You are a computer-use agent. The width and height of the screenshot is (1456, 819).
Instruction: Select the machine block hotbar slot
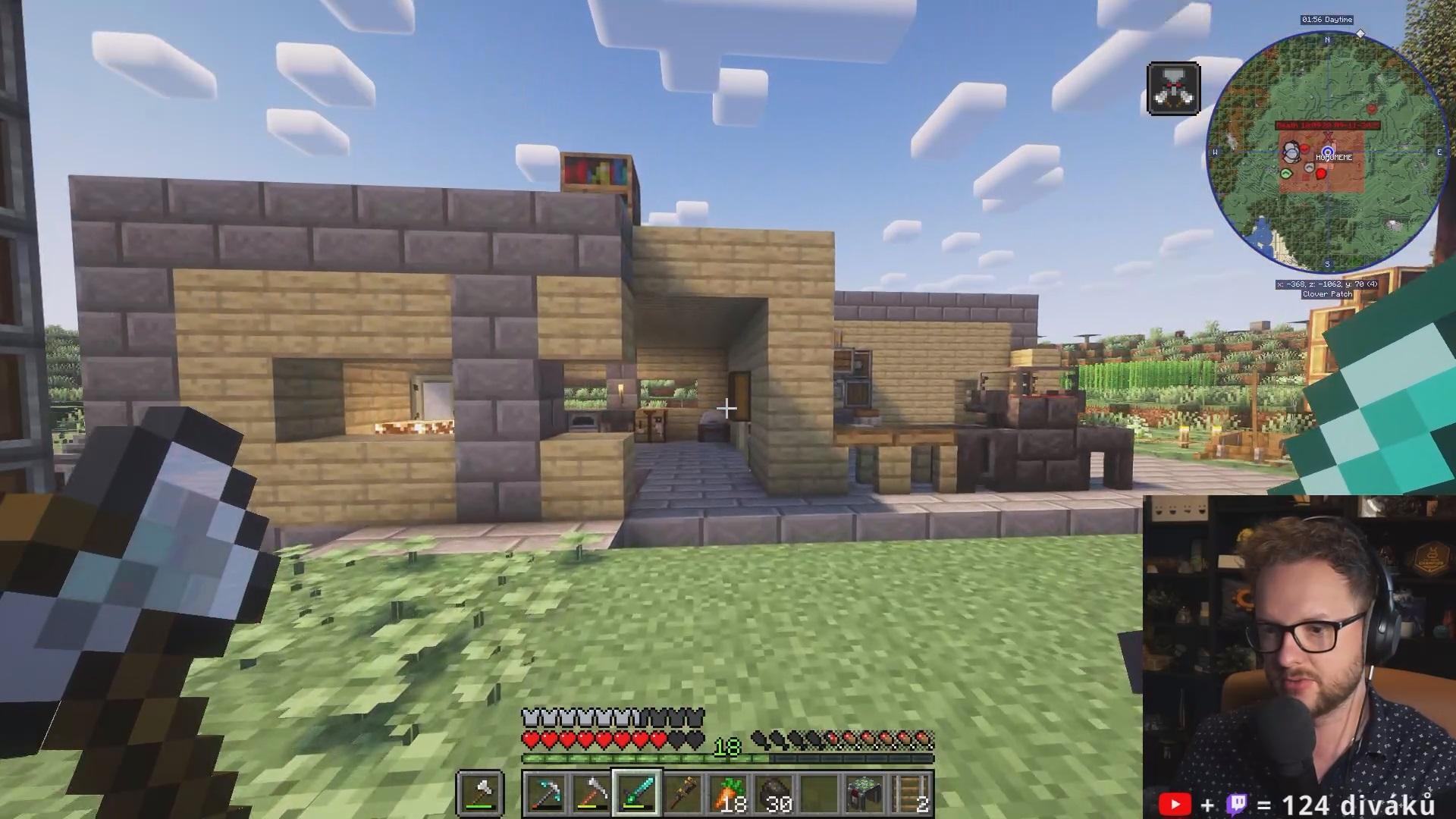pos(864,794)
